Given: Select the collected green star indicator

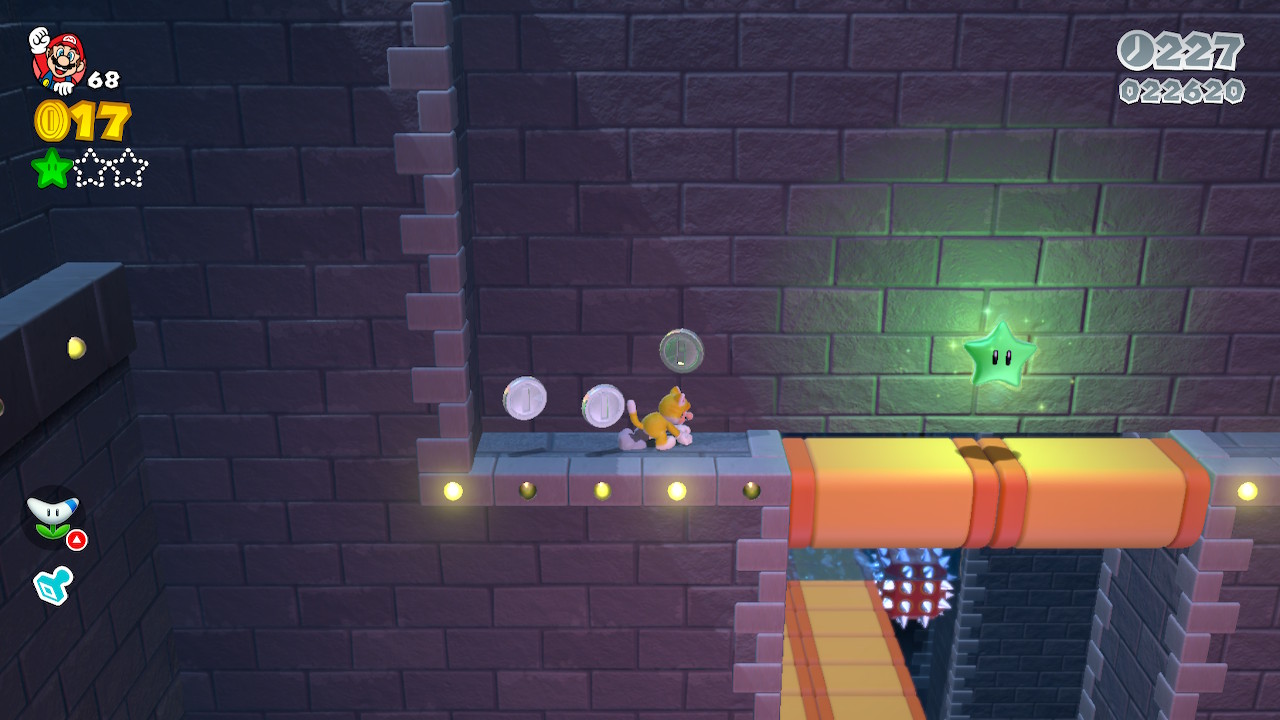Looking at the screenshot, I should tap(51, 168).
